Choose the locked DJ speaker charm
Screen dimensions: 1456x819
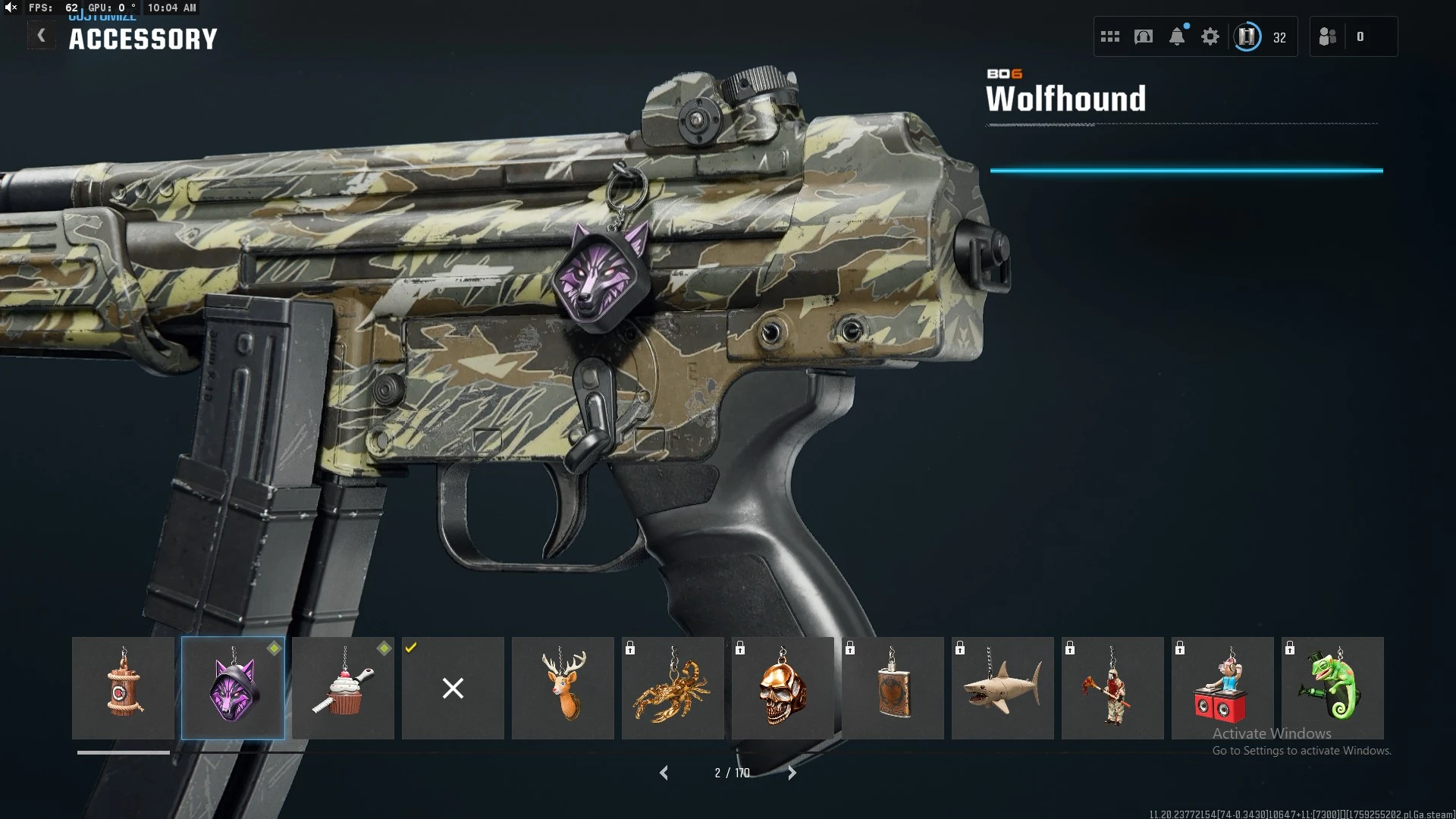pyautogui.click(x=1222, y=688)
